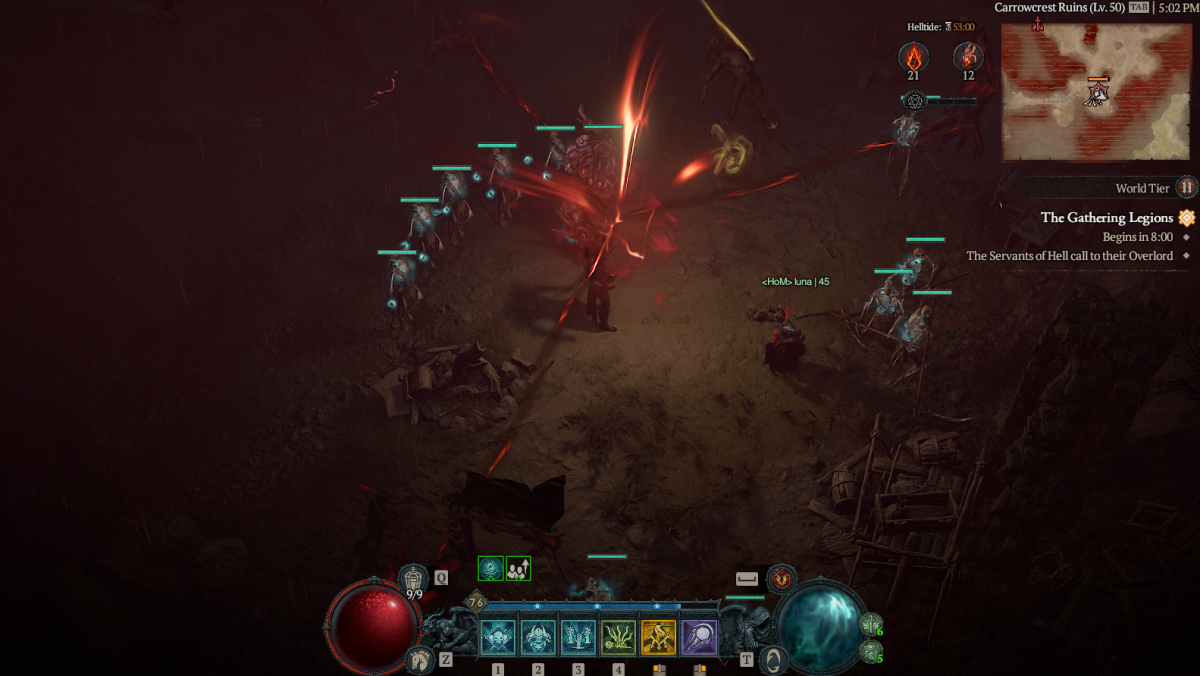Summon the mount via horse icon
1200x676 pixels.
pyautogui.click(x=420, y=659)
